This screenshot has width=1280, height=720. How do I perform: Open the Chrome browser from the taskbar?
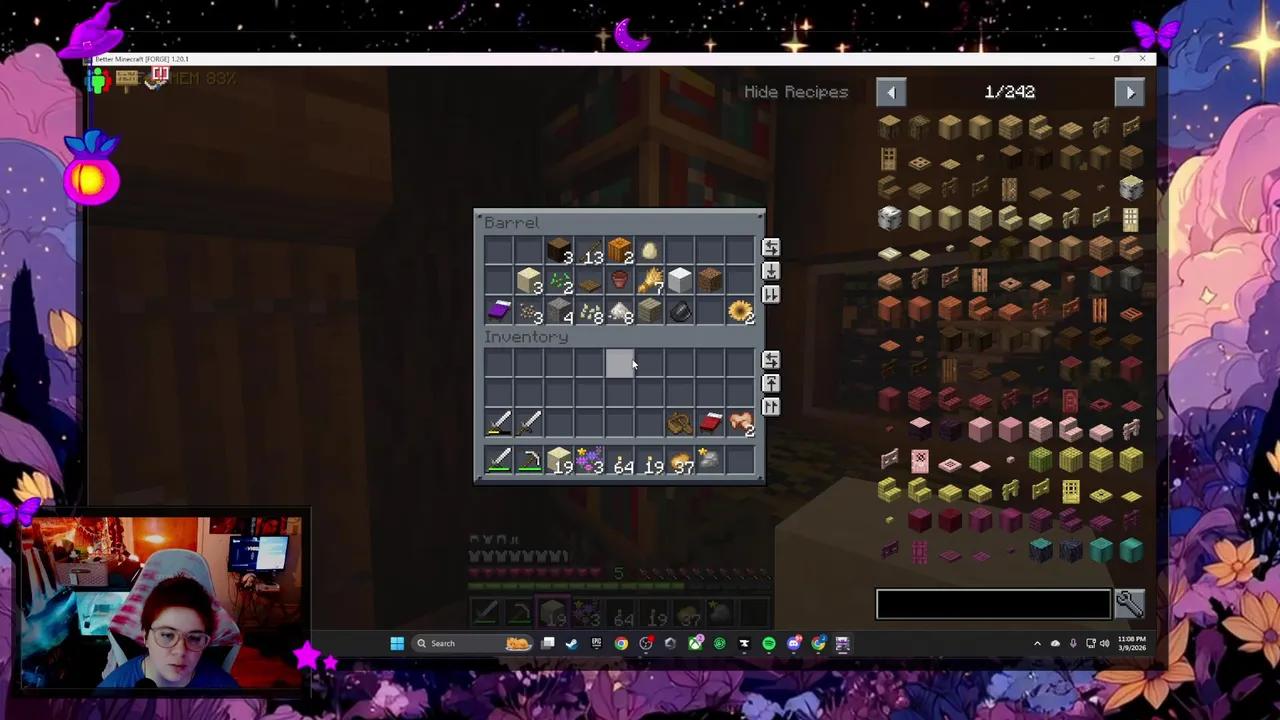tap(621, 643)
